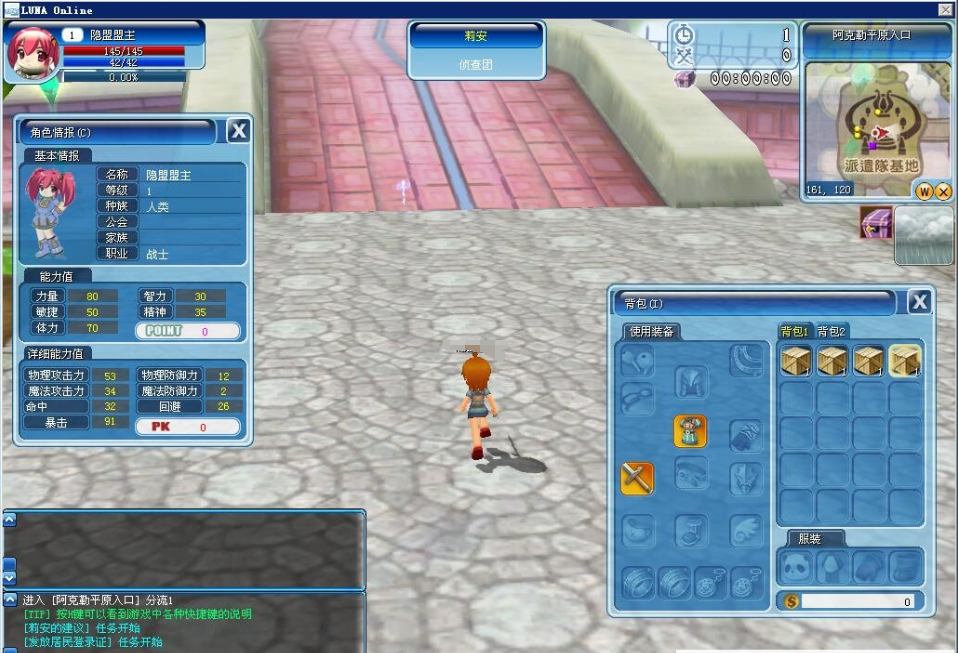Click the gold coin currency icon

[x=791, y=602]
